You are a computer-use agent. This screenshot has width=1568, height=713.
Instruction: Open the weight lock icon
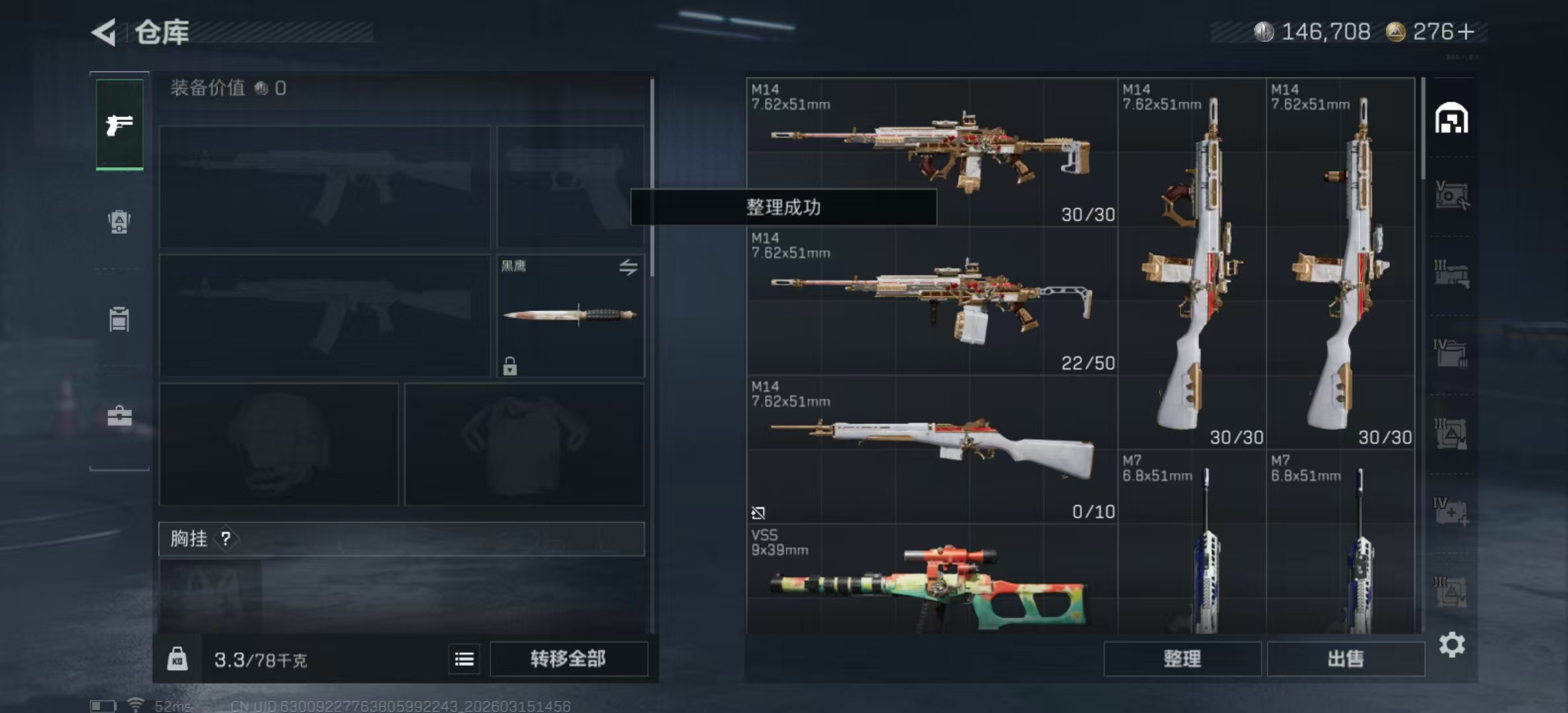coord(177,659)
